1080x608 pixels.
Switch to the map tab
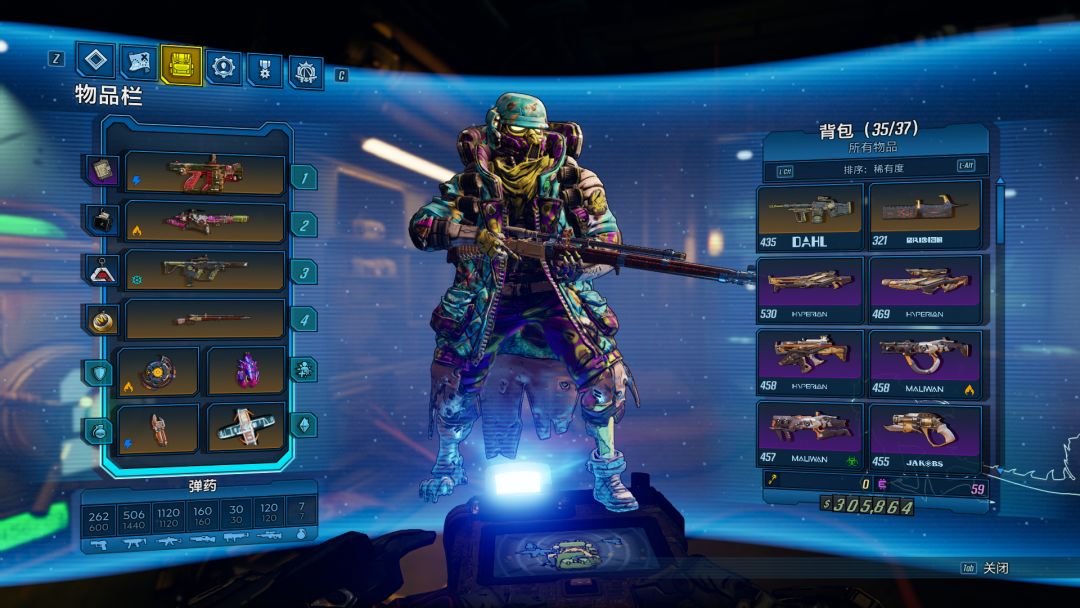[138, 63]
